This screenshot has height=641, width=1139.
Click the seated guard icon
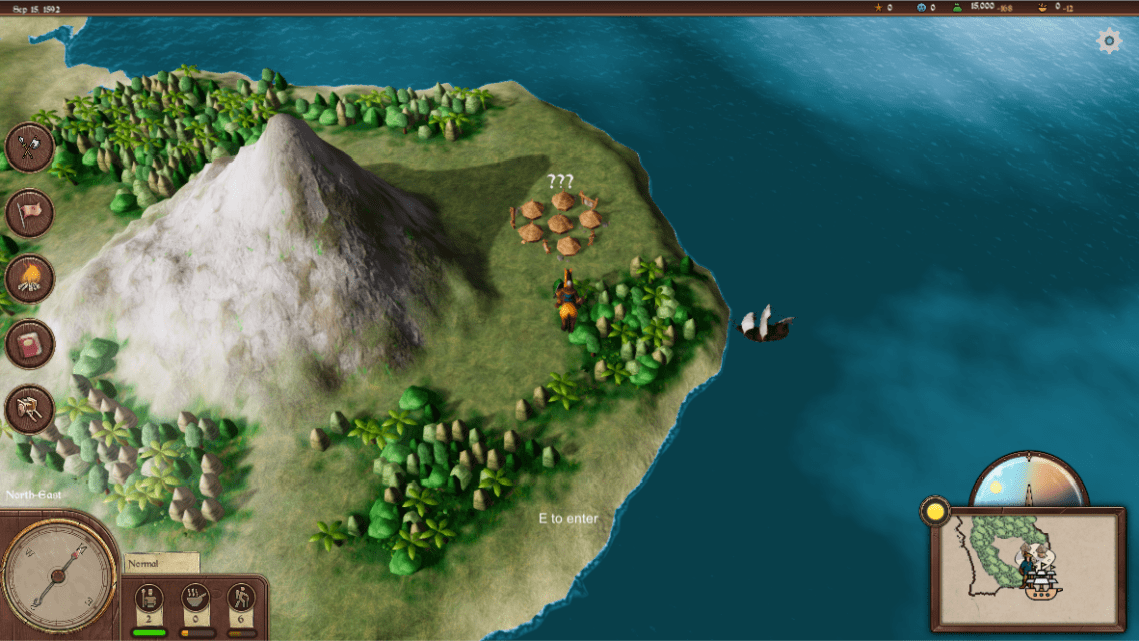tap(148, 597)
